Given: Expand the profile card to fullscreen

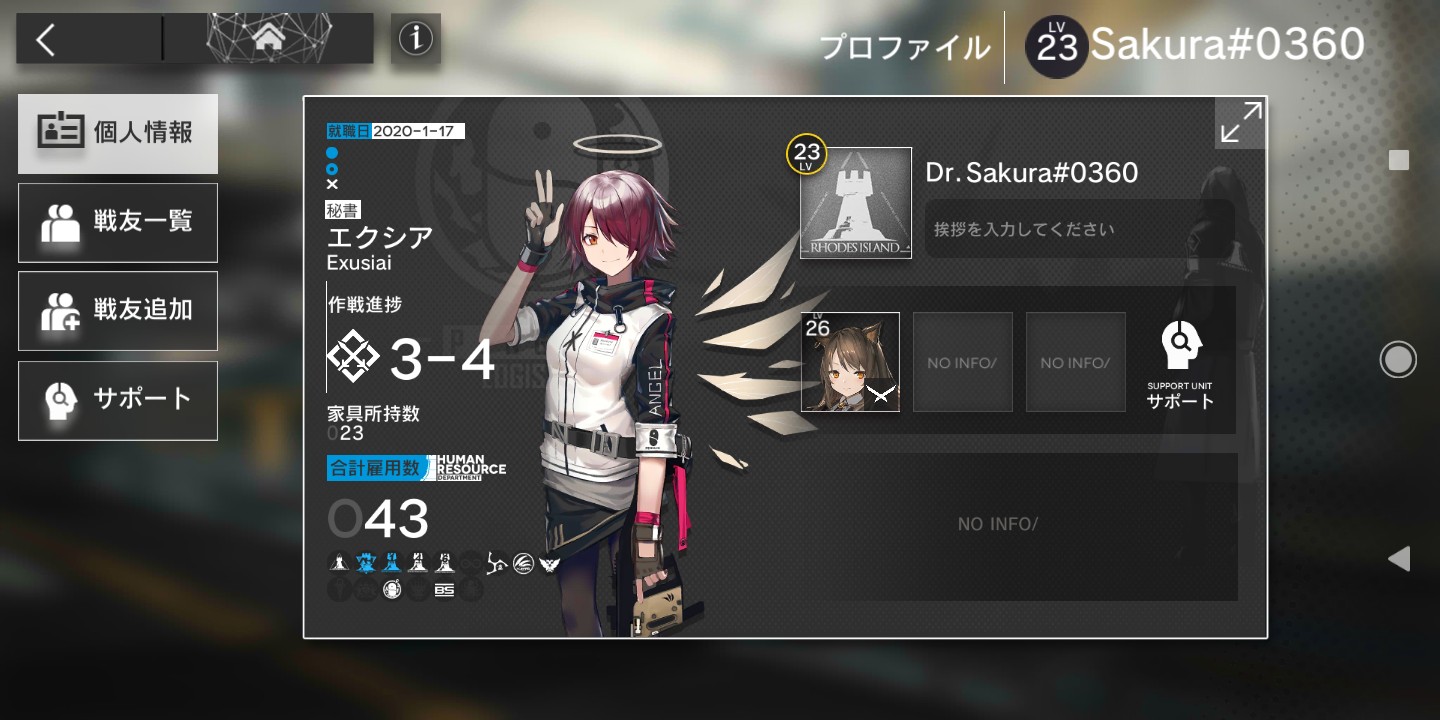Looking at the screenshot, I should (1240, 124).
